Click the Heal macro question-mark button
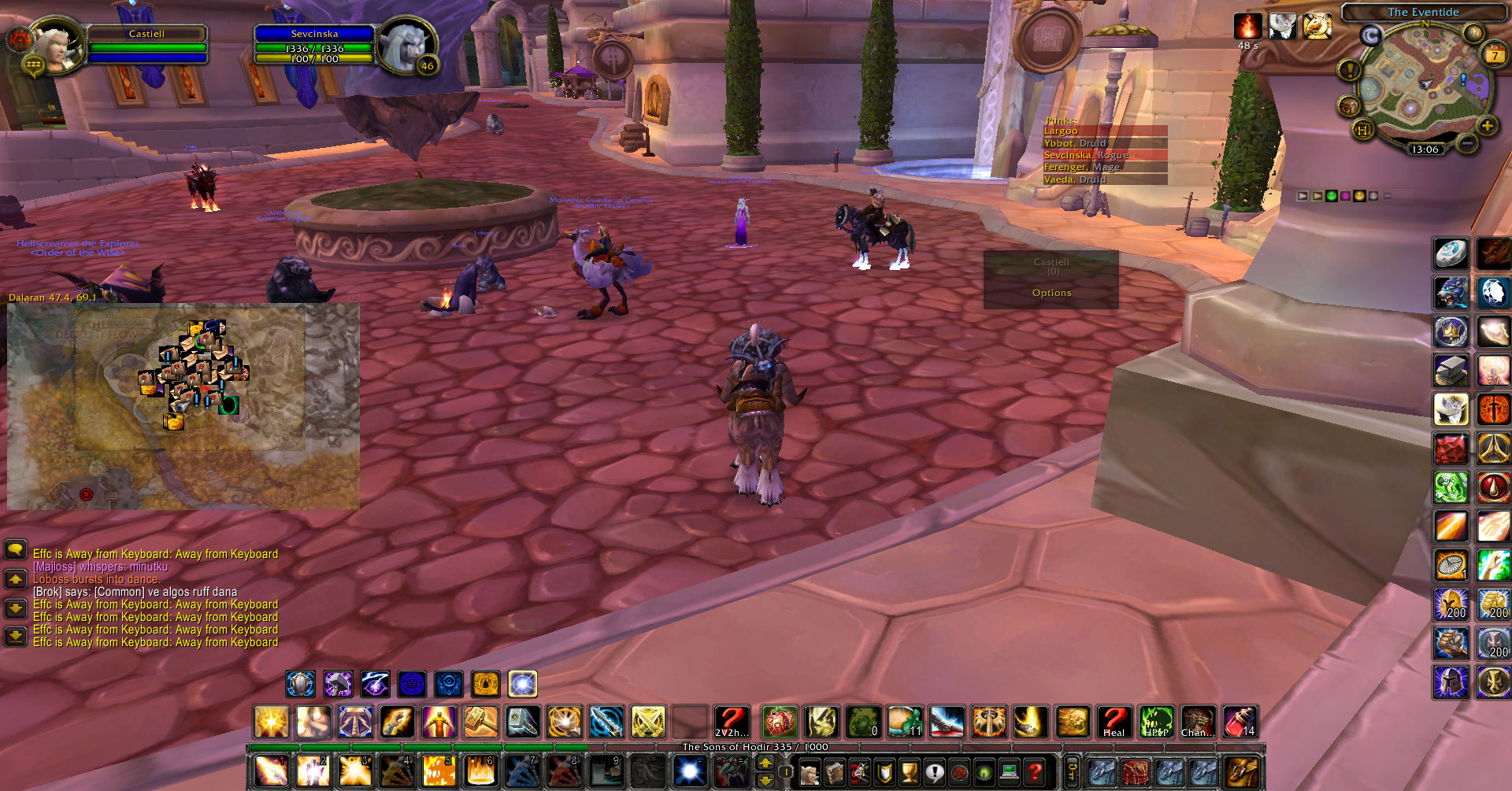 click(1113, 722)
